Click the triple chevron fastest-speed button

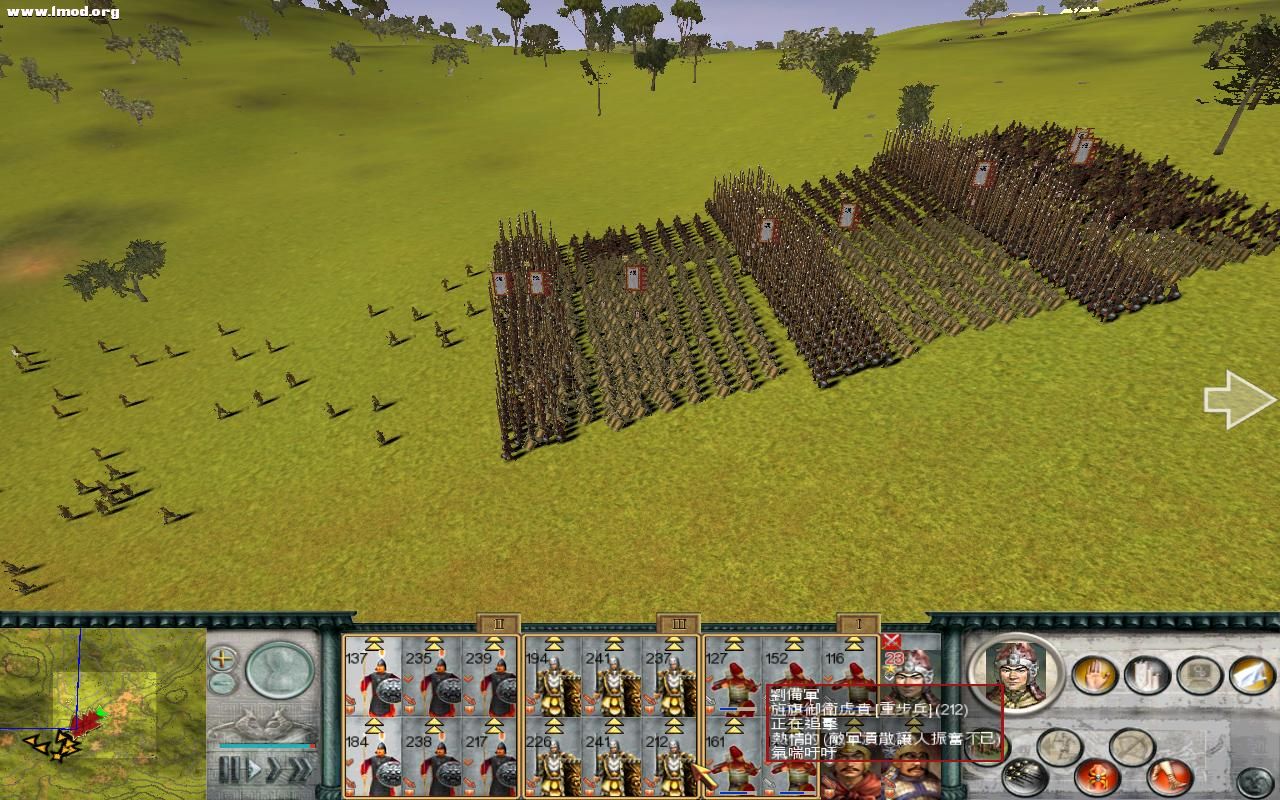301,767
